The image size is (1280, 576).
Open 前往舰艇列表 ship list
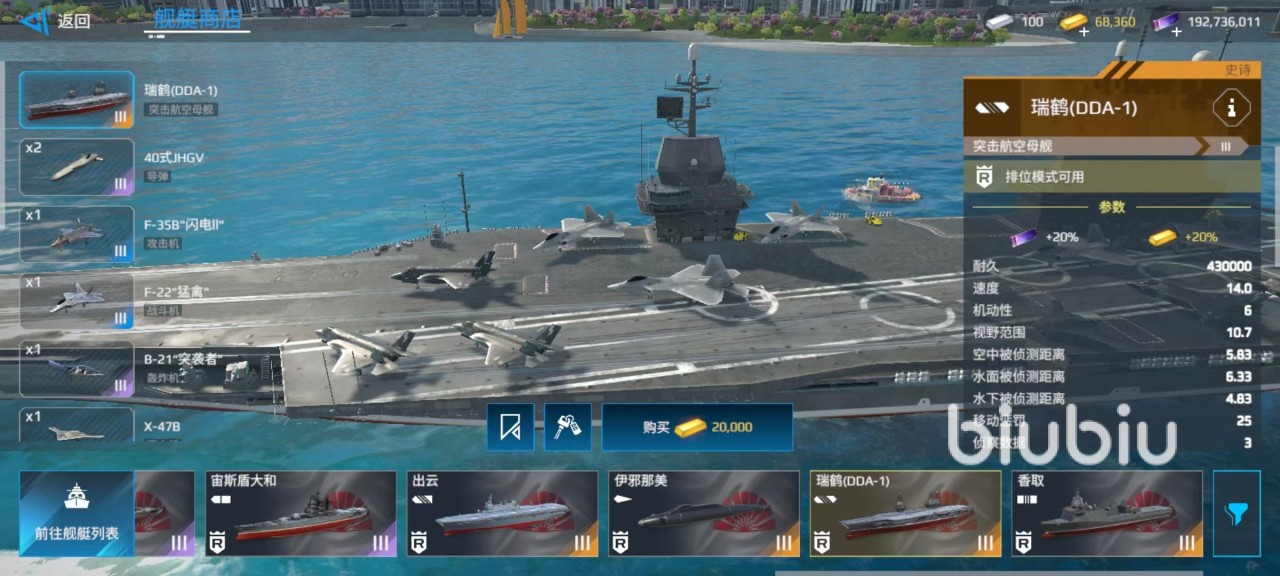coord(77,513)
